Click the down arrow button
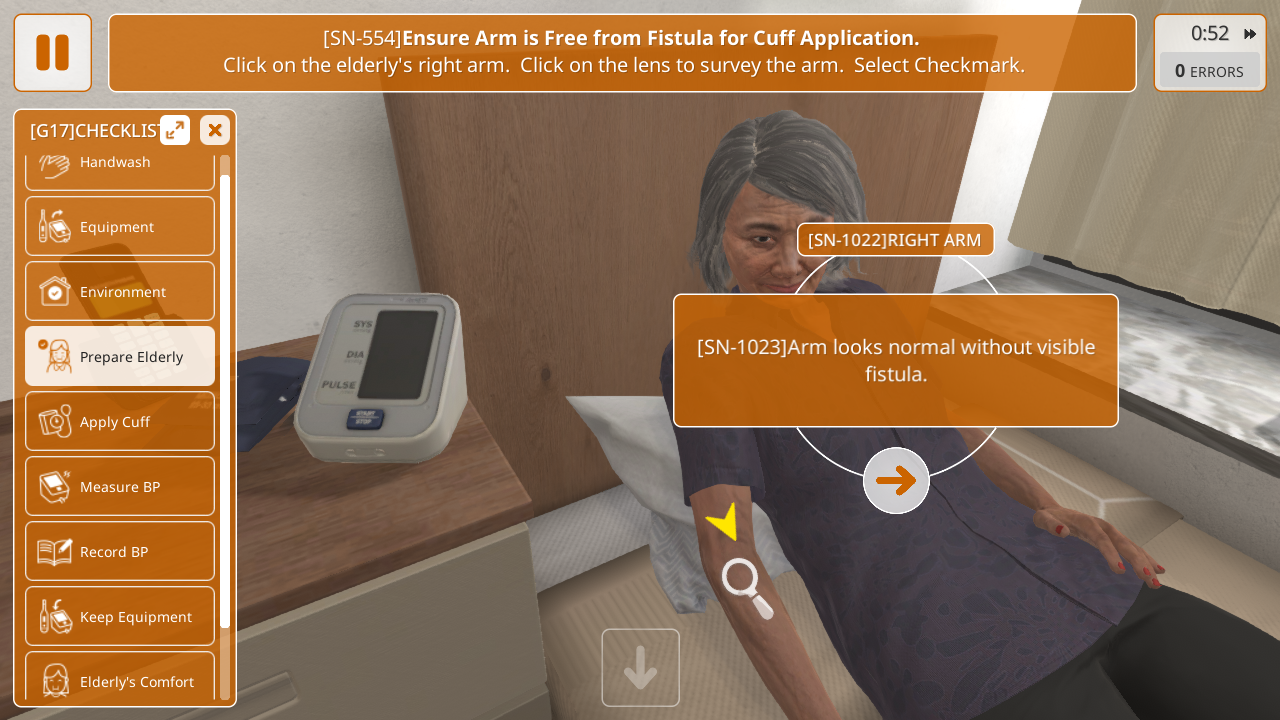Image resolution: width=1280 pixels, height=720 pixels. (640, 668)
